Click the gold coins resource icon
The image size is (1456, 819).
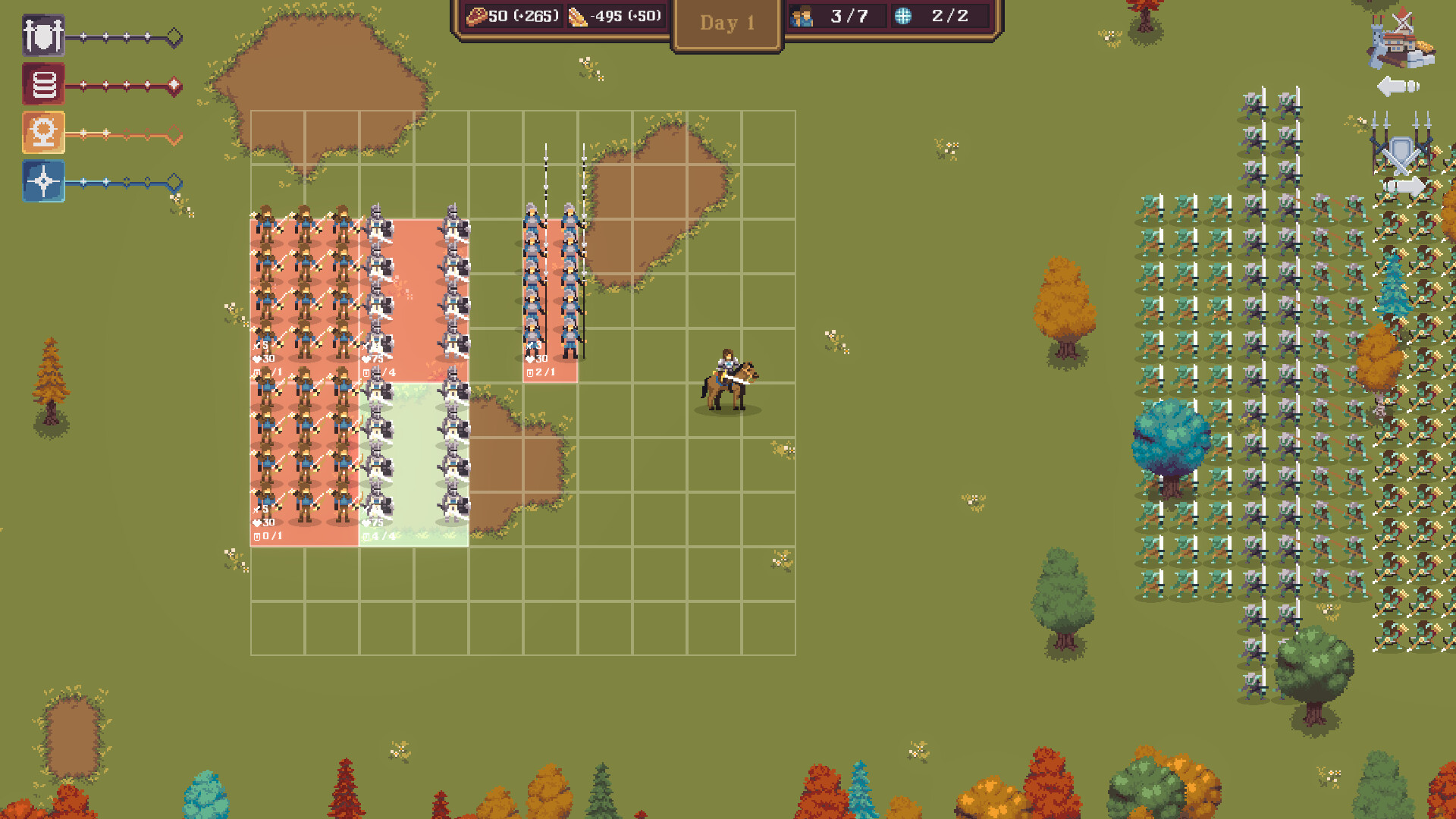pos(576,16)
